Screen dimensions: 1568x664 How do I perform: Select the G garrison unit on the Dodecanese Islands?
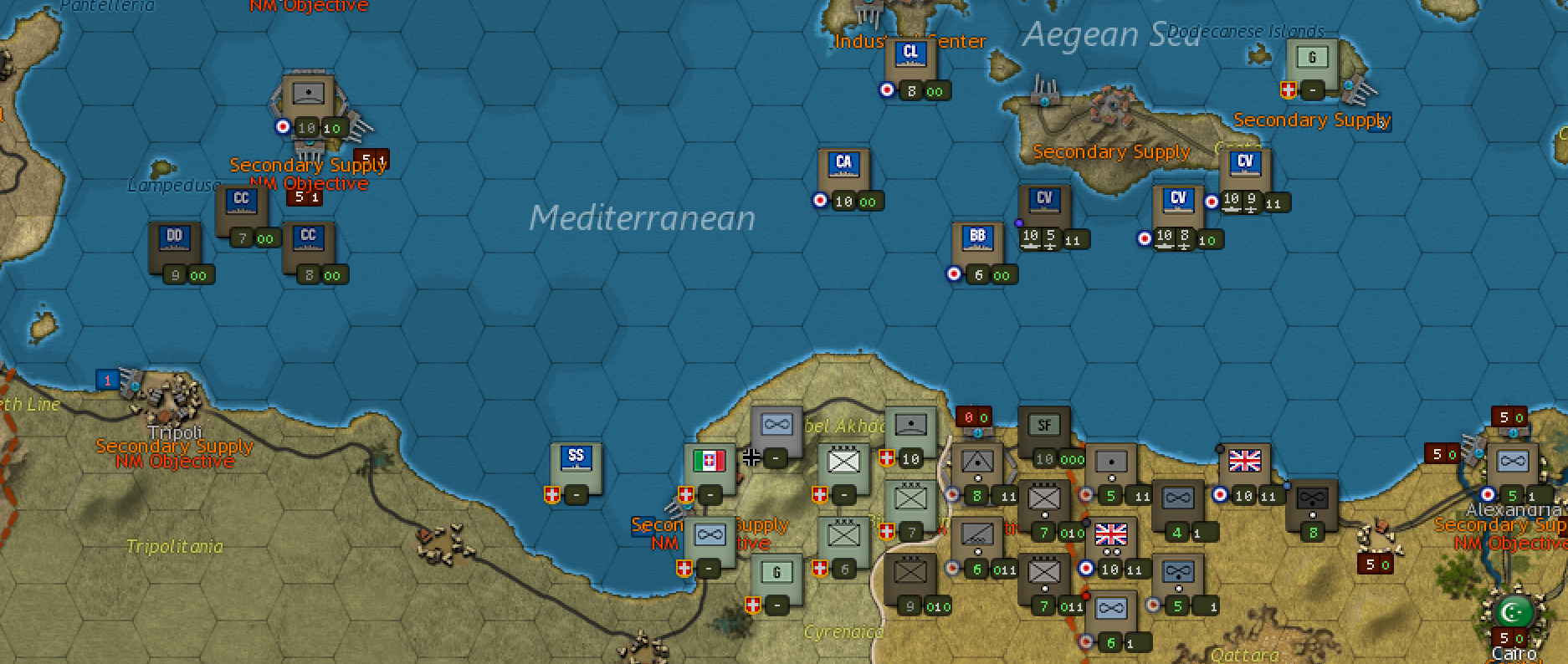tap(1311, 58)
